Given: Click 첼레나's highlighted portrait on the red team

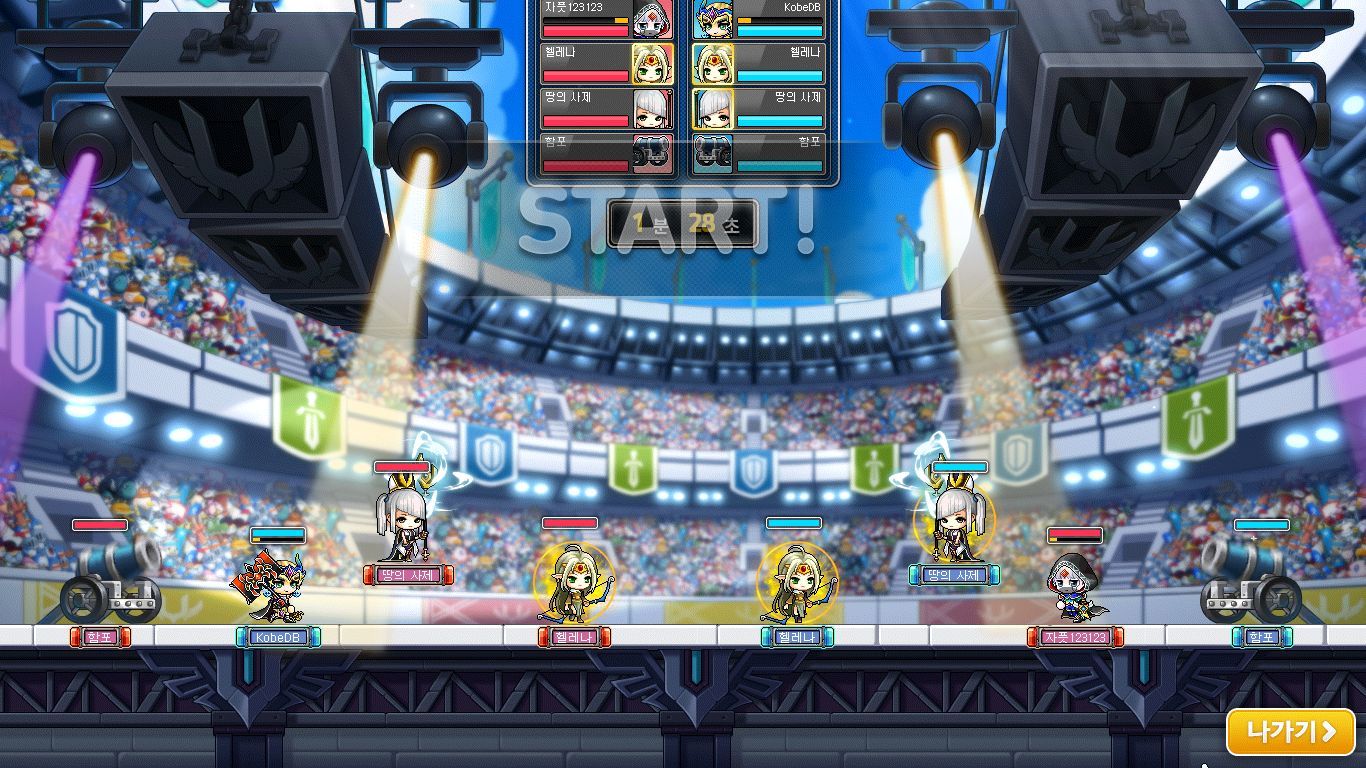Looking at the screenshot, I should tap(655, 63).
